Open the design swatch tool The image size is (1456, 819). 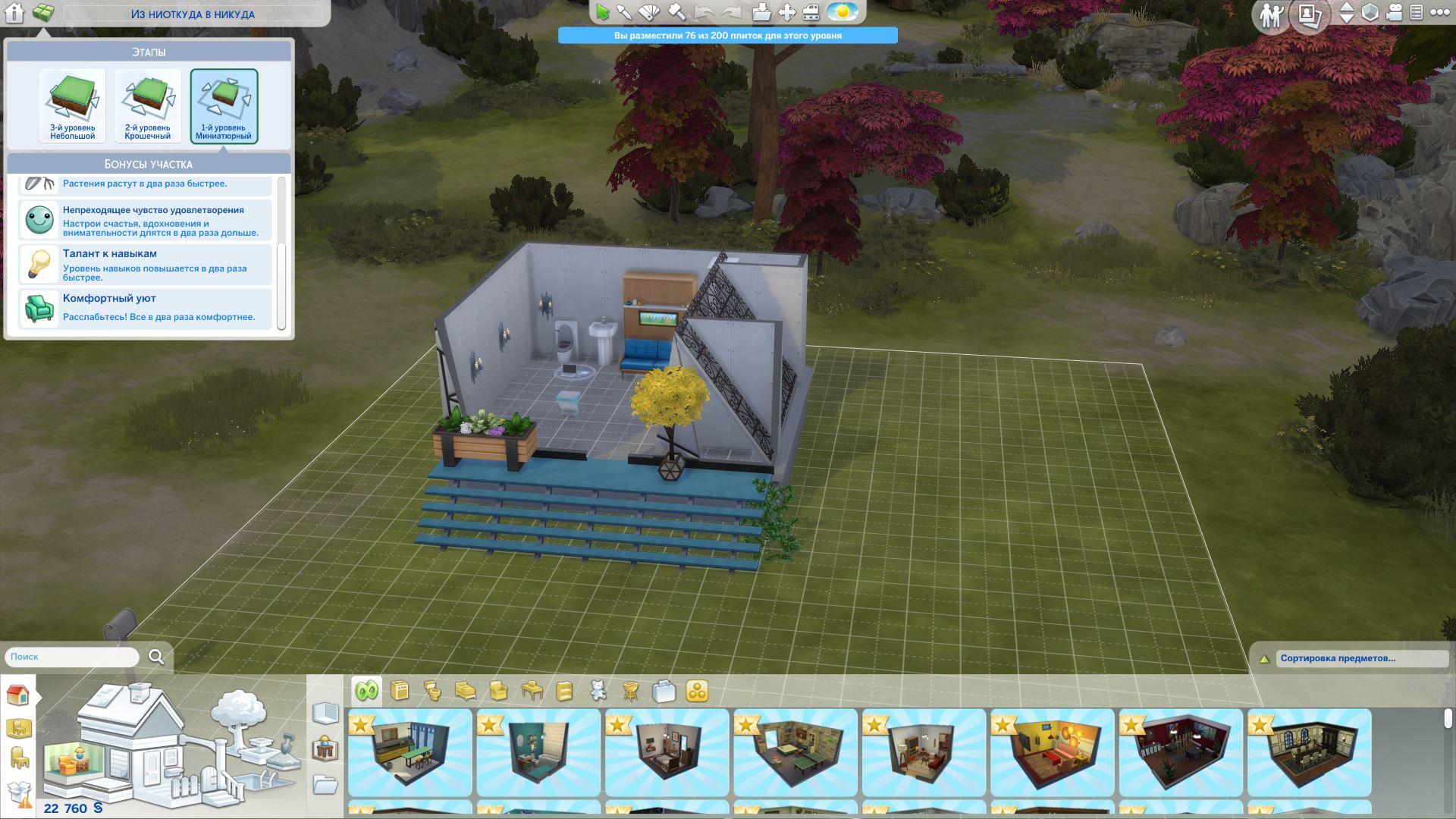(650, 12)
